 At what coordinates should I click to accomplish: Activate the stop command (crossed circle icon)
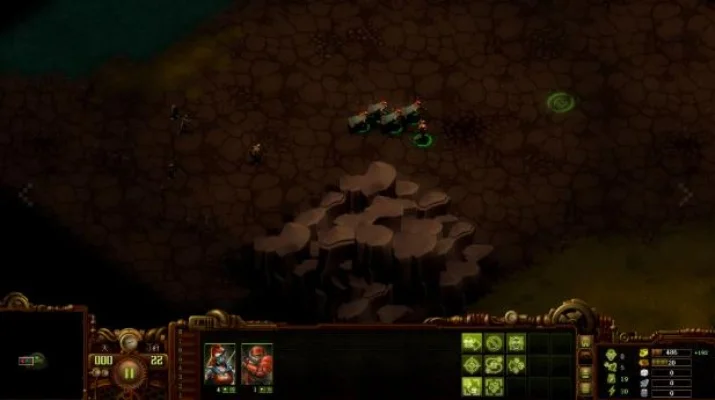pos(494,343)
